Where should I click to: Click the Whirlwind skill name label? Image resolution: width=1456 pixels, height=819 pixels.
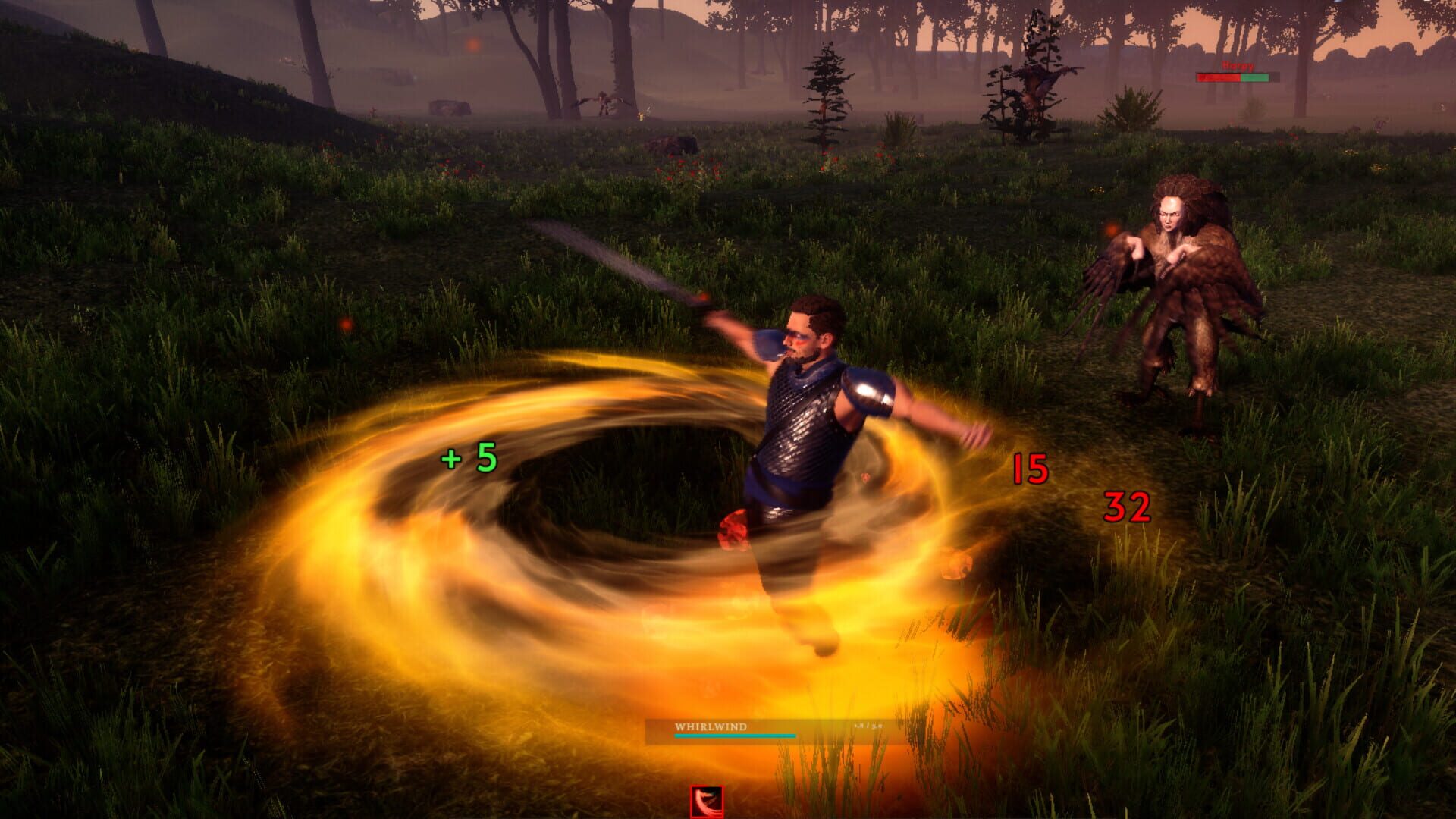711,726
